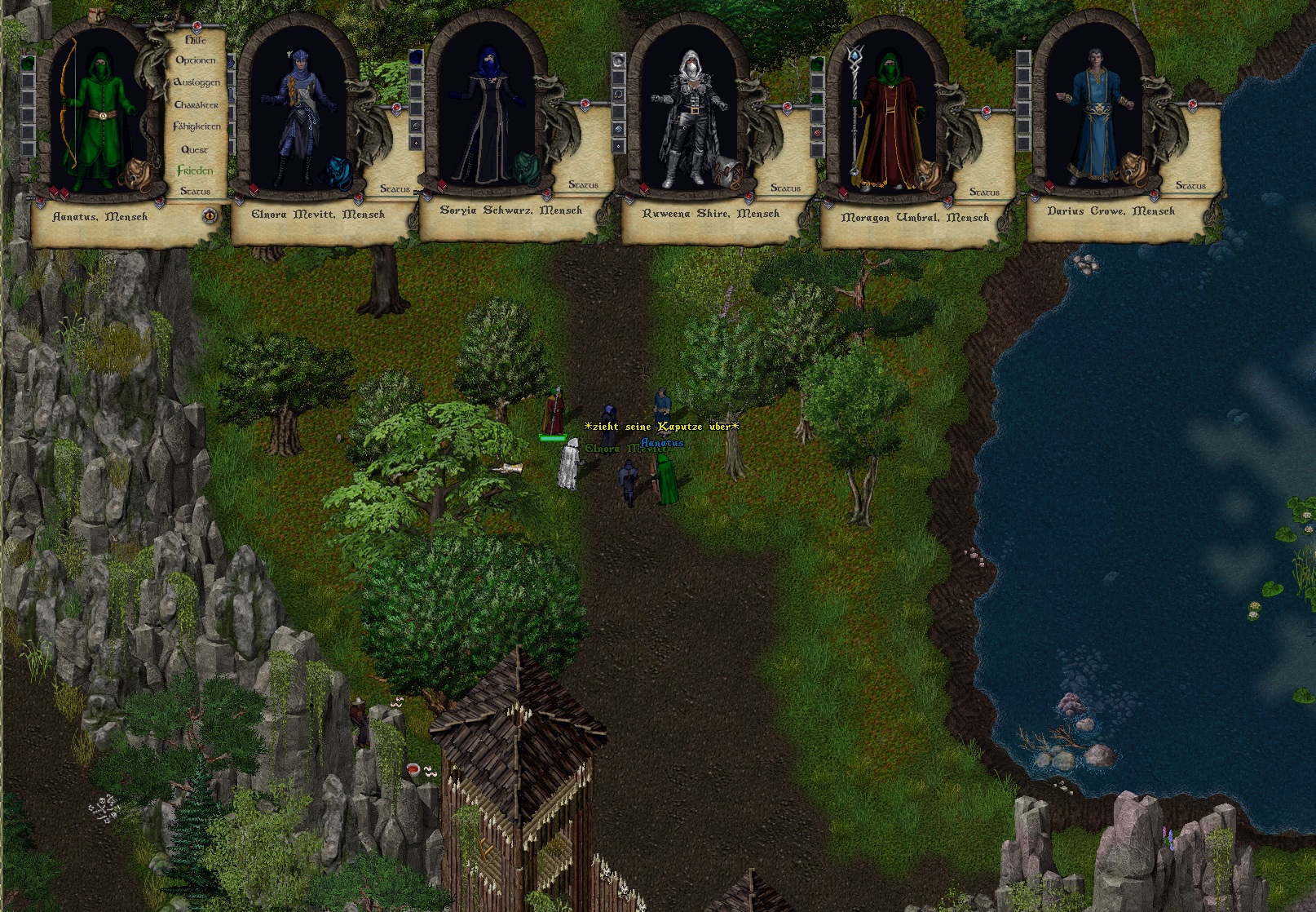The image size is (1316, 912).
Task: Open the Charakter sheet
Action: (x=197, y=104)
